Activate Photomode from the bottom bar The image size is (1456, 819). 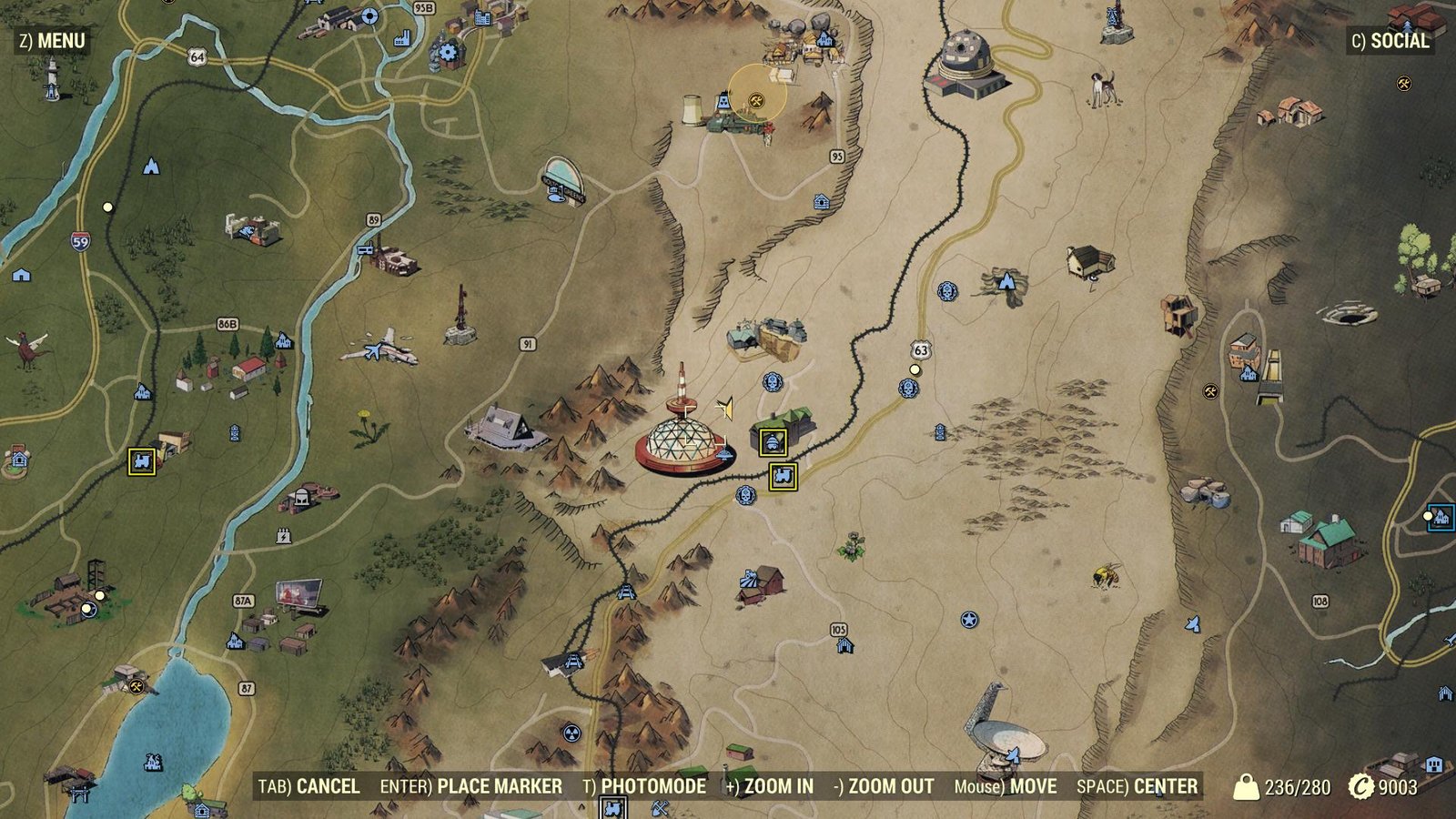click(643, 786)
